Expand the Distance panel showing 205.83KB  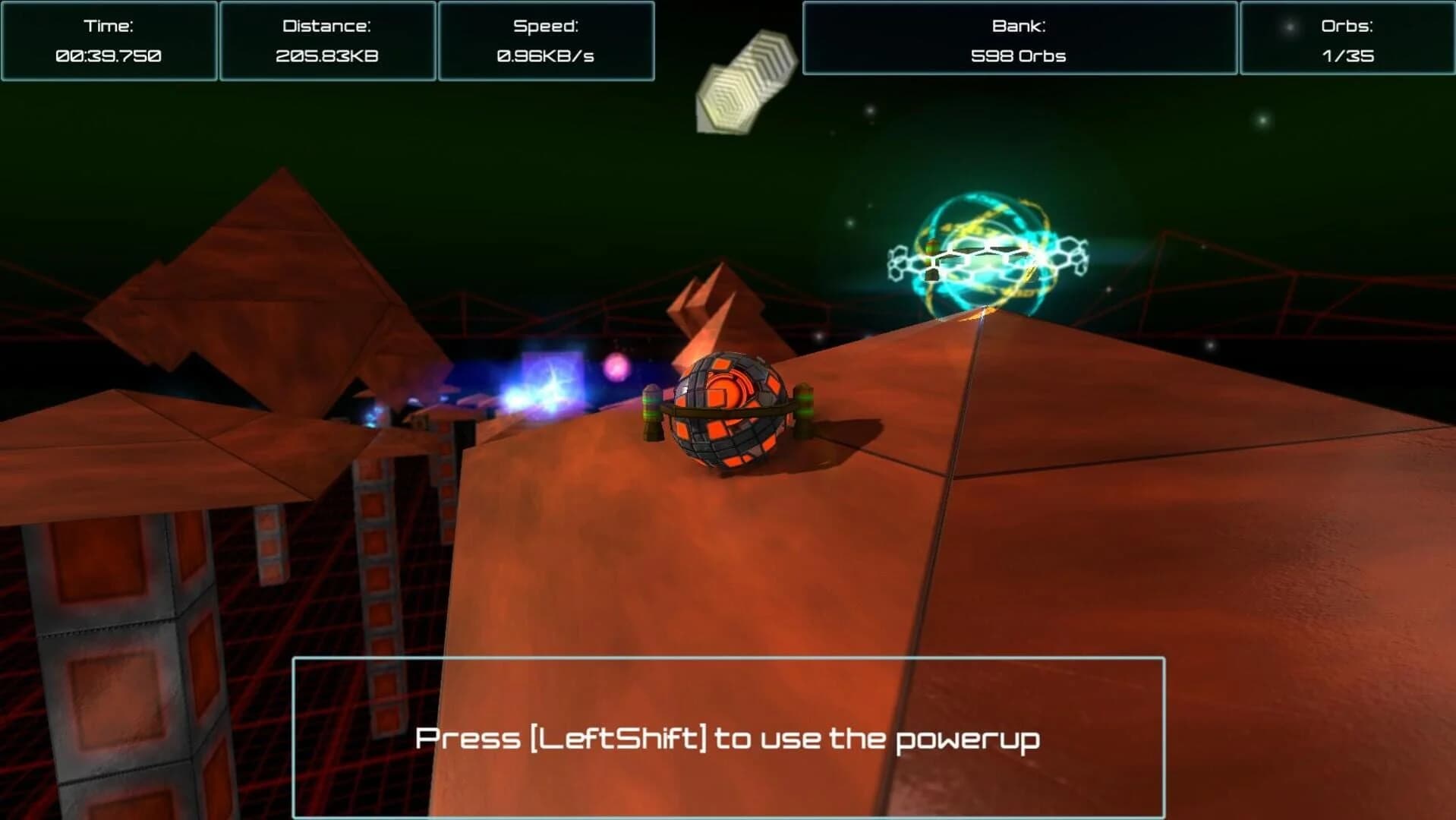pos(327,39)
